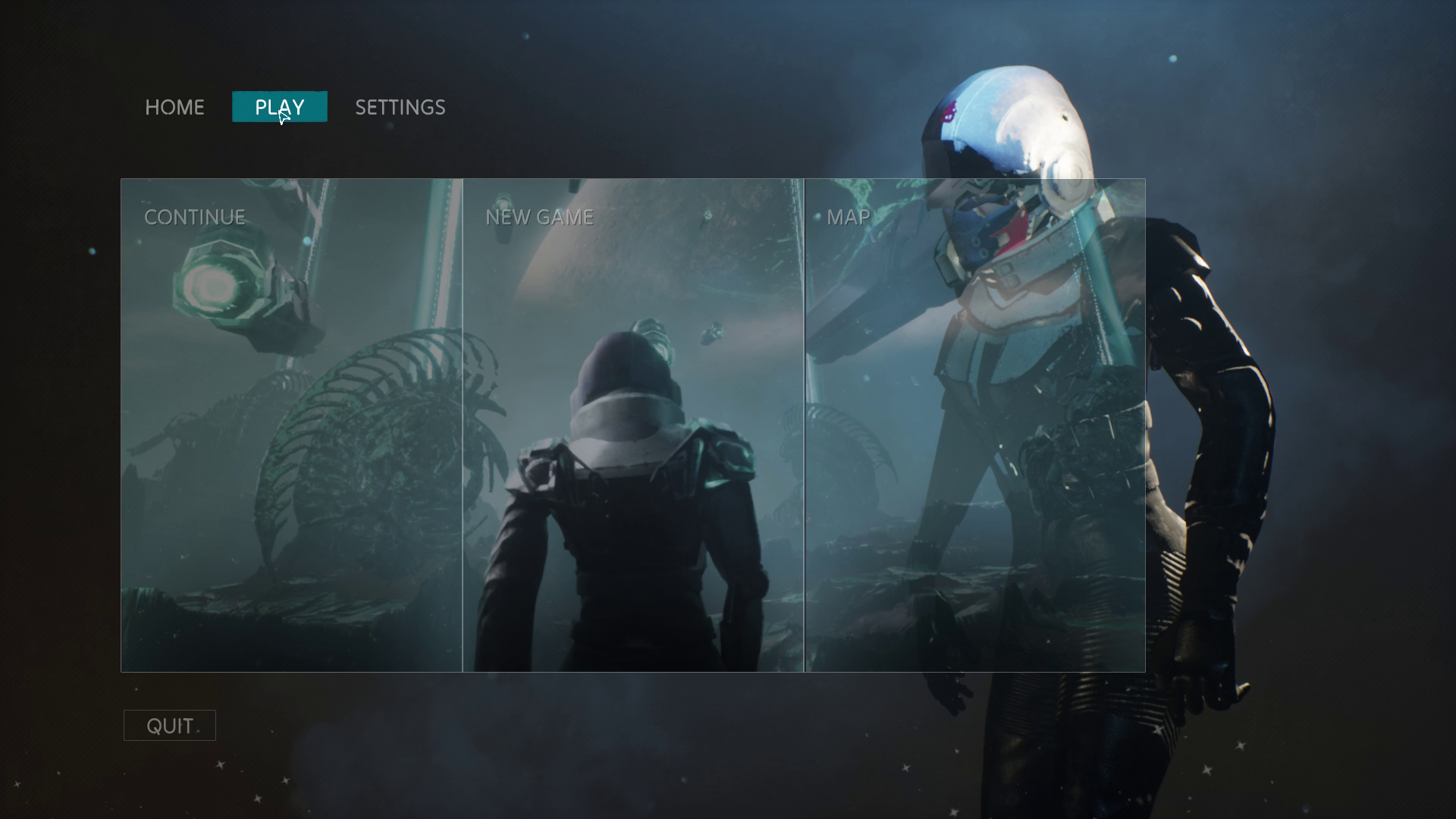Select the NEW GAME panel image
Image resolution: width=1456 pixels, height=819 pixels.
tap(633, 455)
